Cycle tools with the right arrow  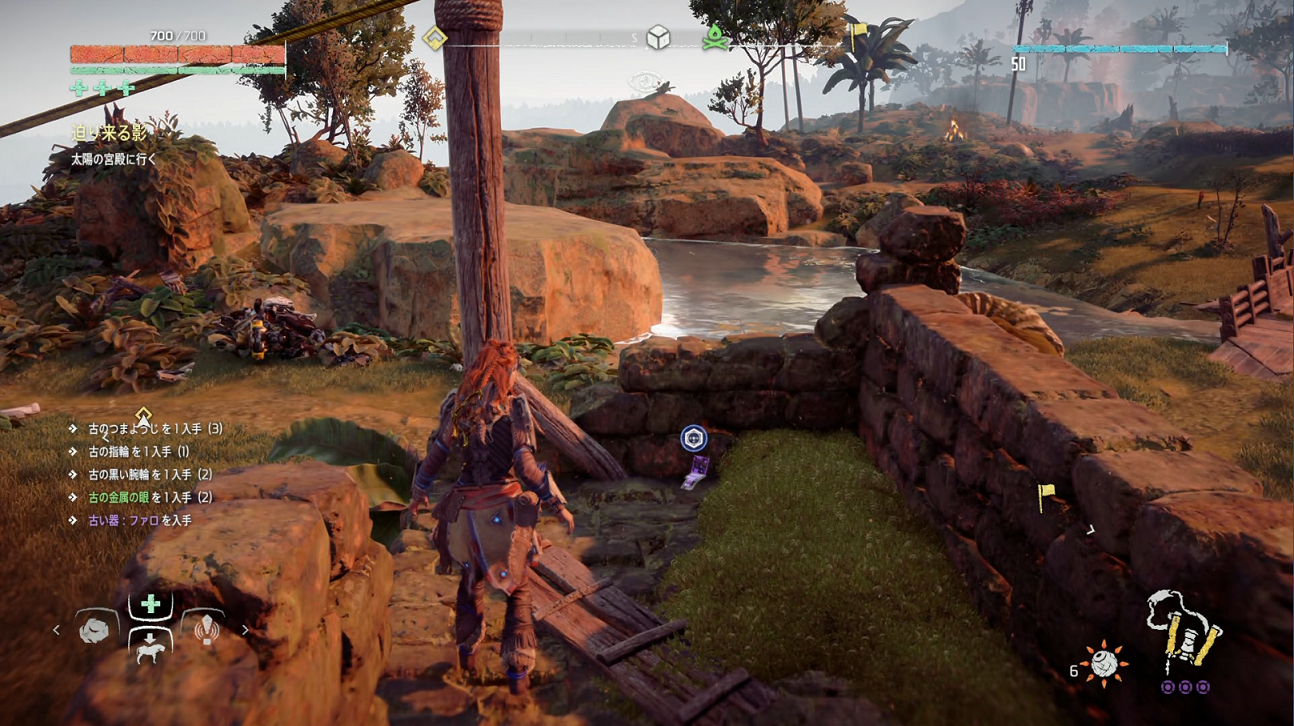pyautogui.click(x=244, y=630)
